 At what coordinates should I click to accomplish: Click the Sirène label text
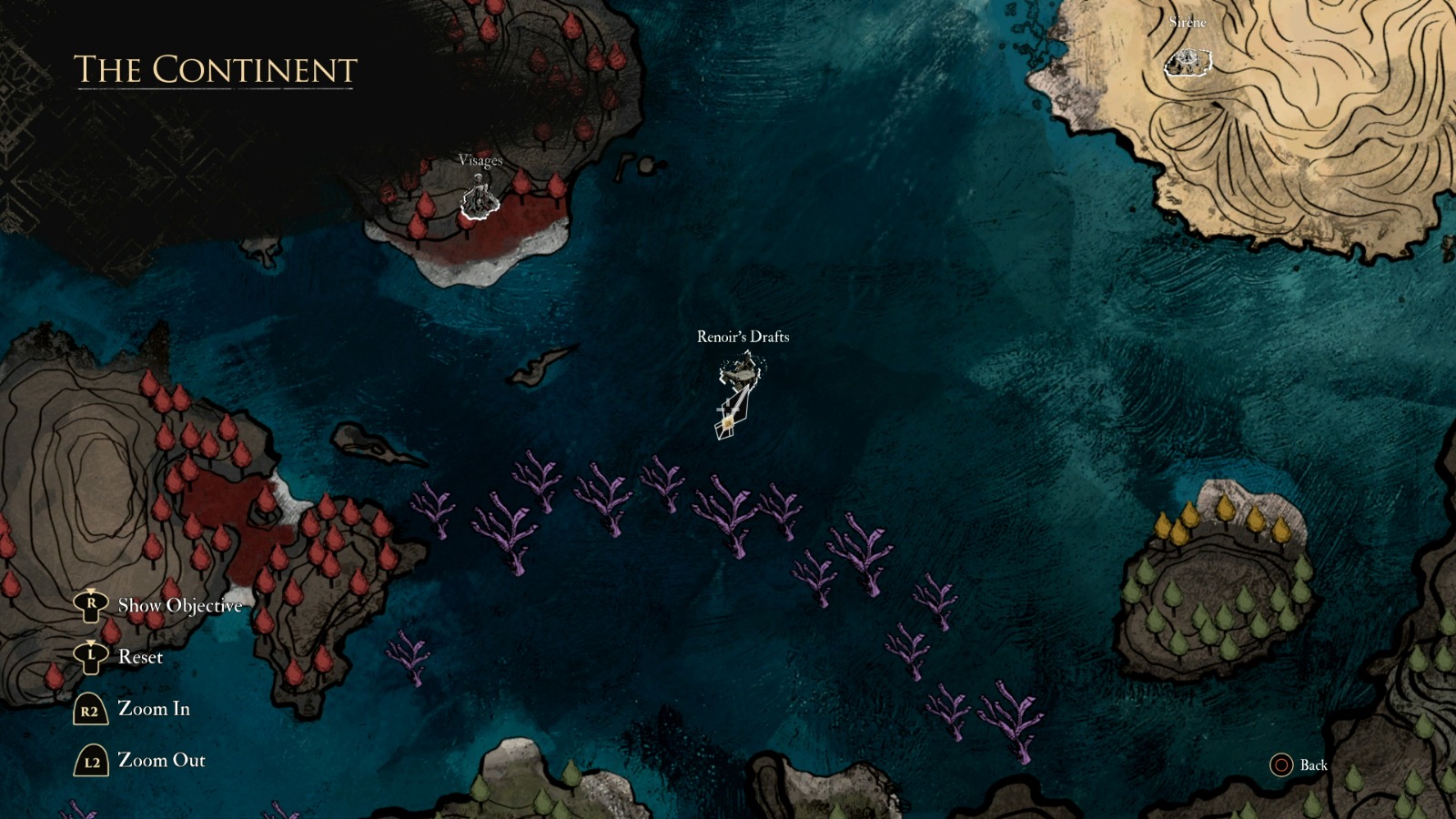pyautogui.click(x=1186, y=23)
